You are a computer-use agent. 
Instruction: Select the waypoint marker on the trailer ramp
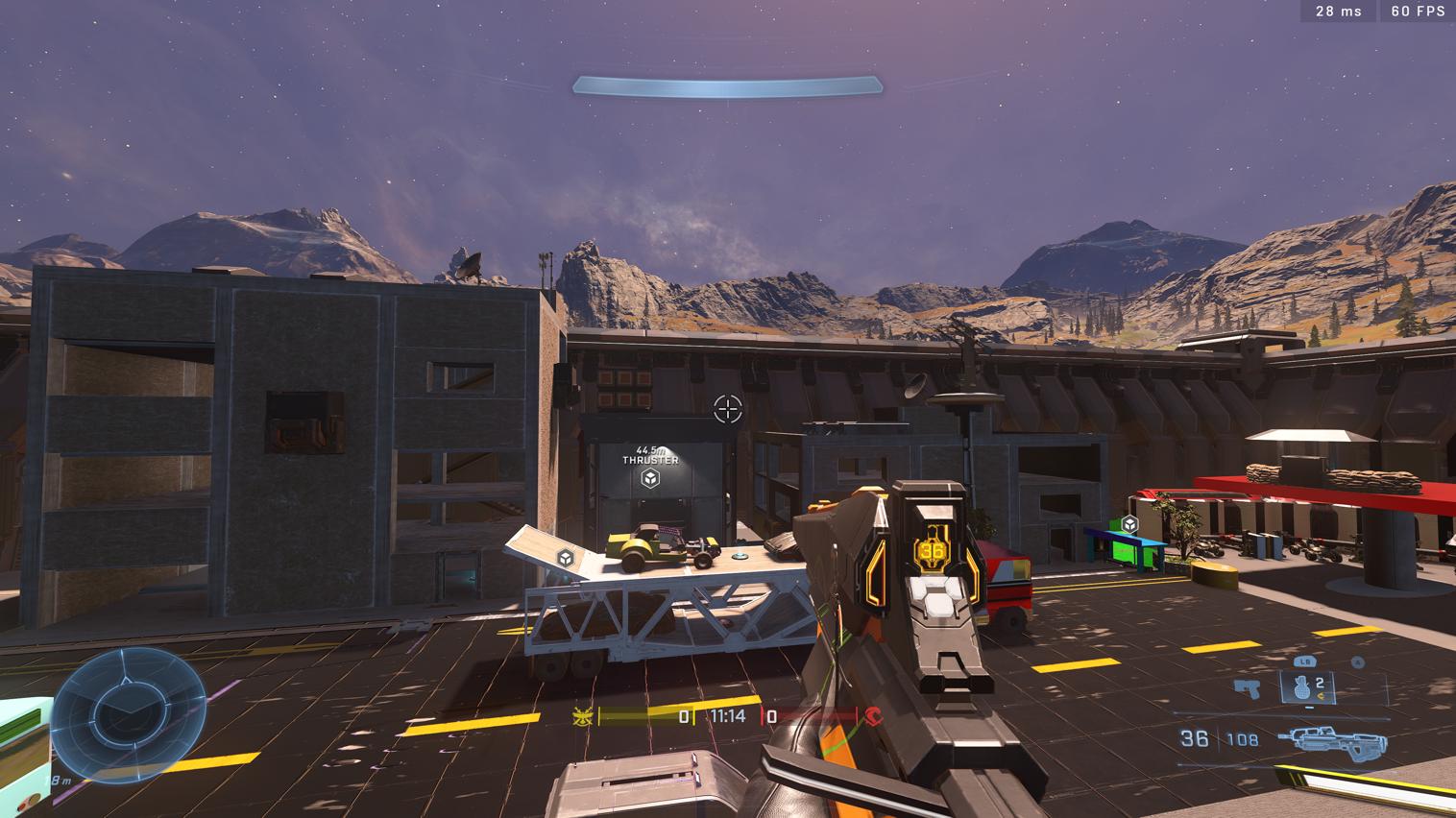(566, 558)
